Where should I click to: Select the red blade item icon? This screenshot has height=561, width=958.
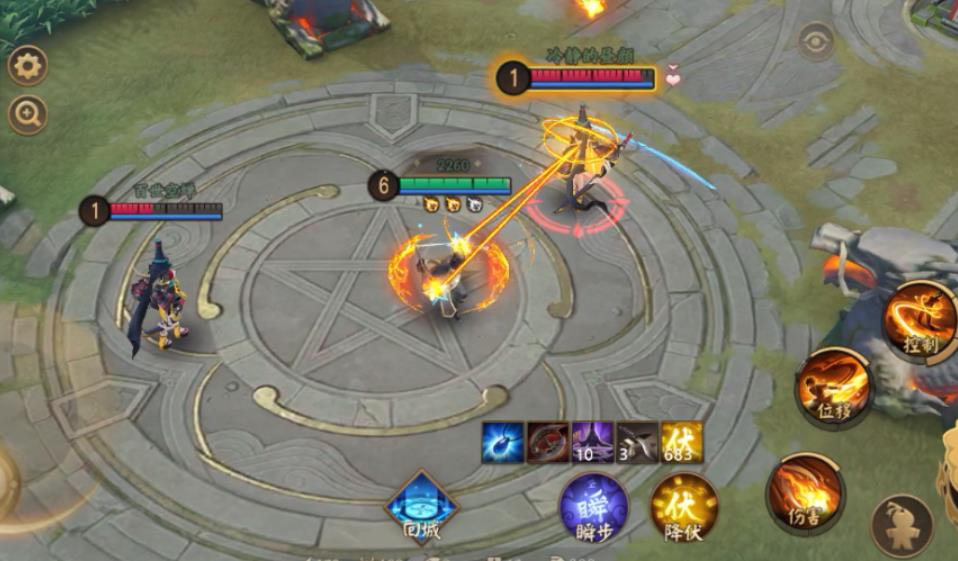pyautogui.click(x=548, y=442)
